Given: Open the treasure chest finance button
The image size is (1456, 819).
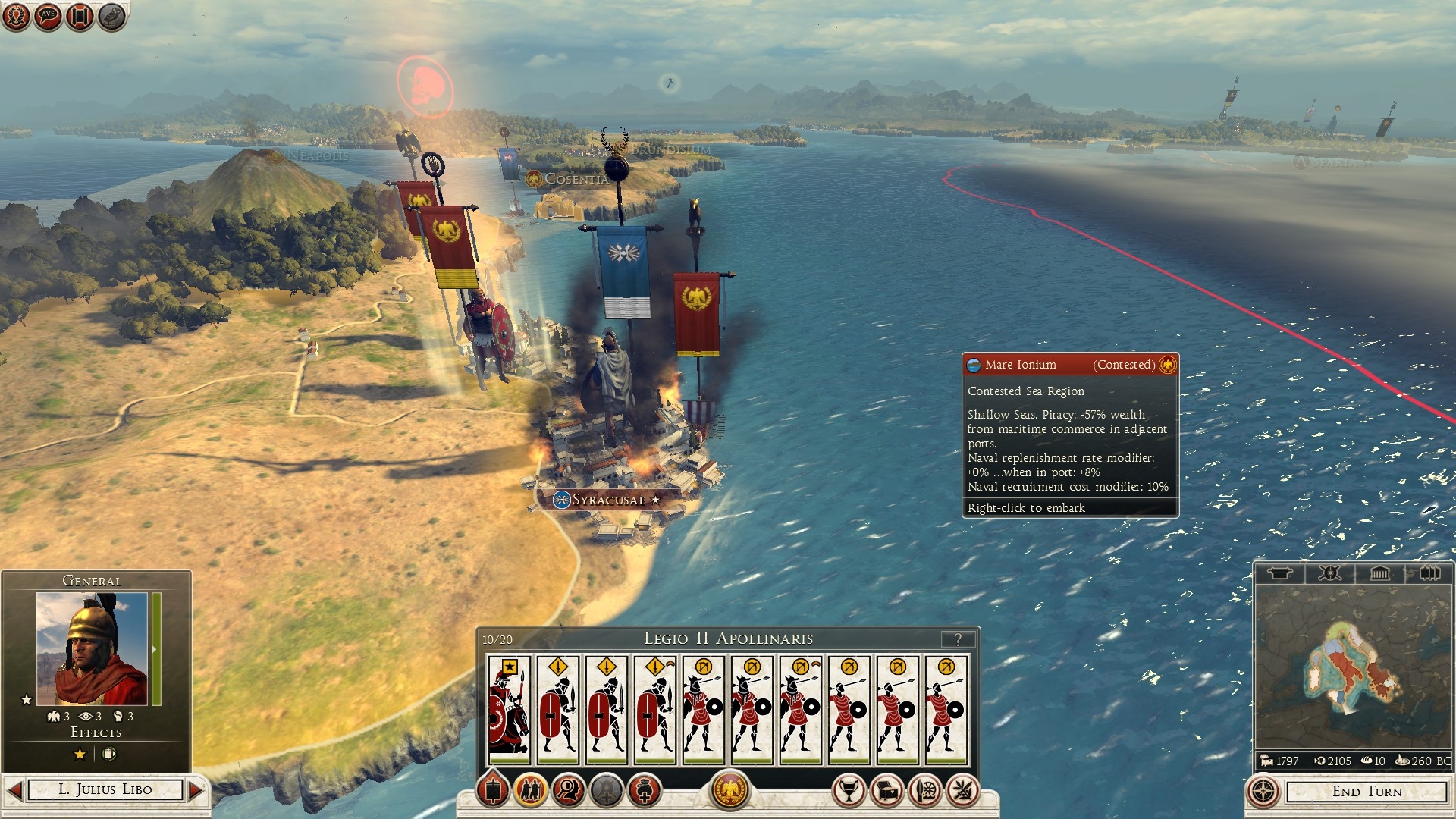Looking at the screenshot, I should tap(887, 791).
